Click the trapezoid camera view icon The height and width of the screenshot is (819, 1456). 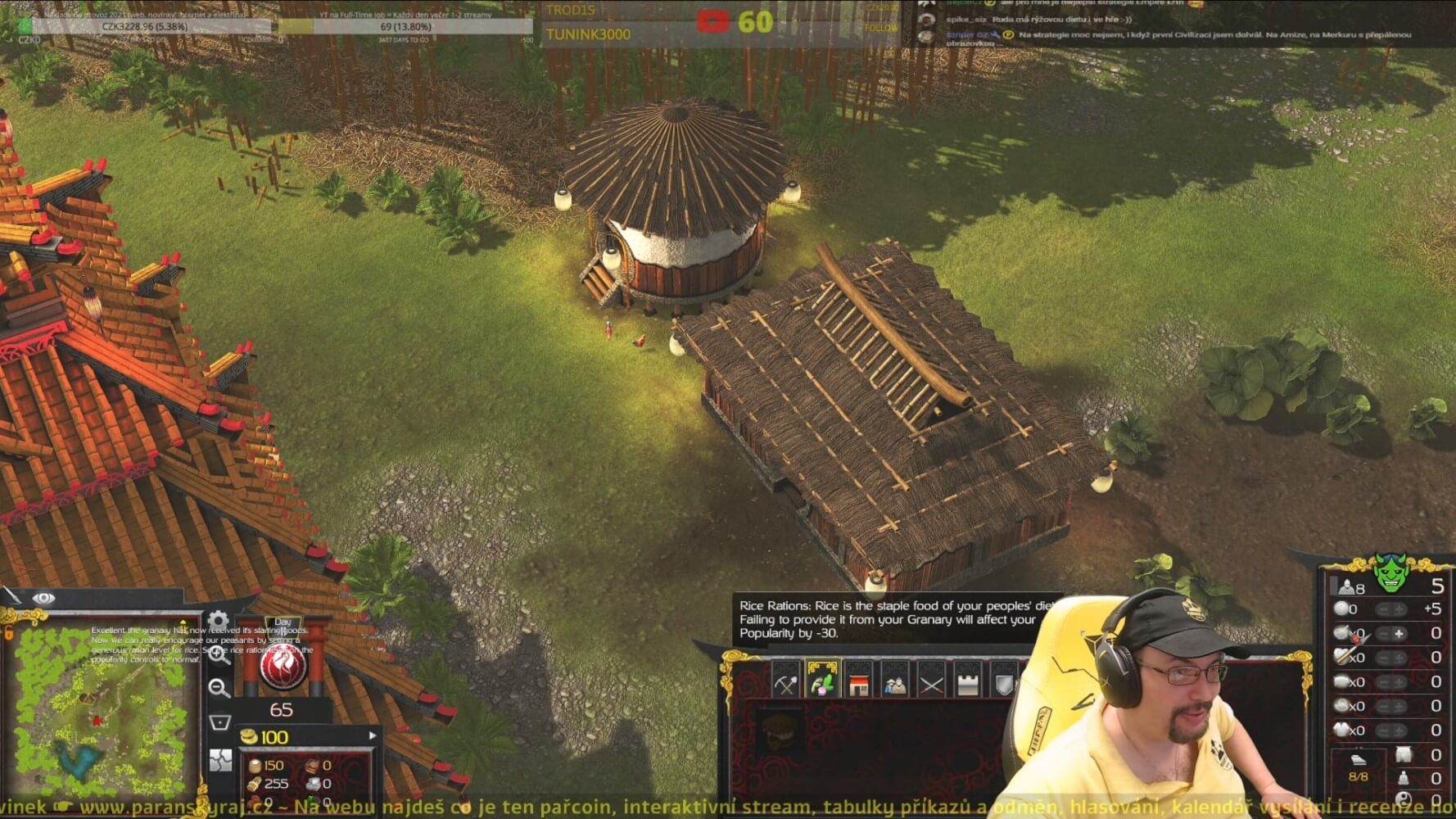[219, 722]
